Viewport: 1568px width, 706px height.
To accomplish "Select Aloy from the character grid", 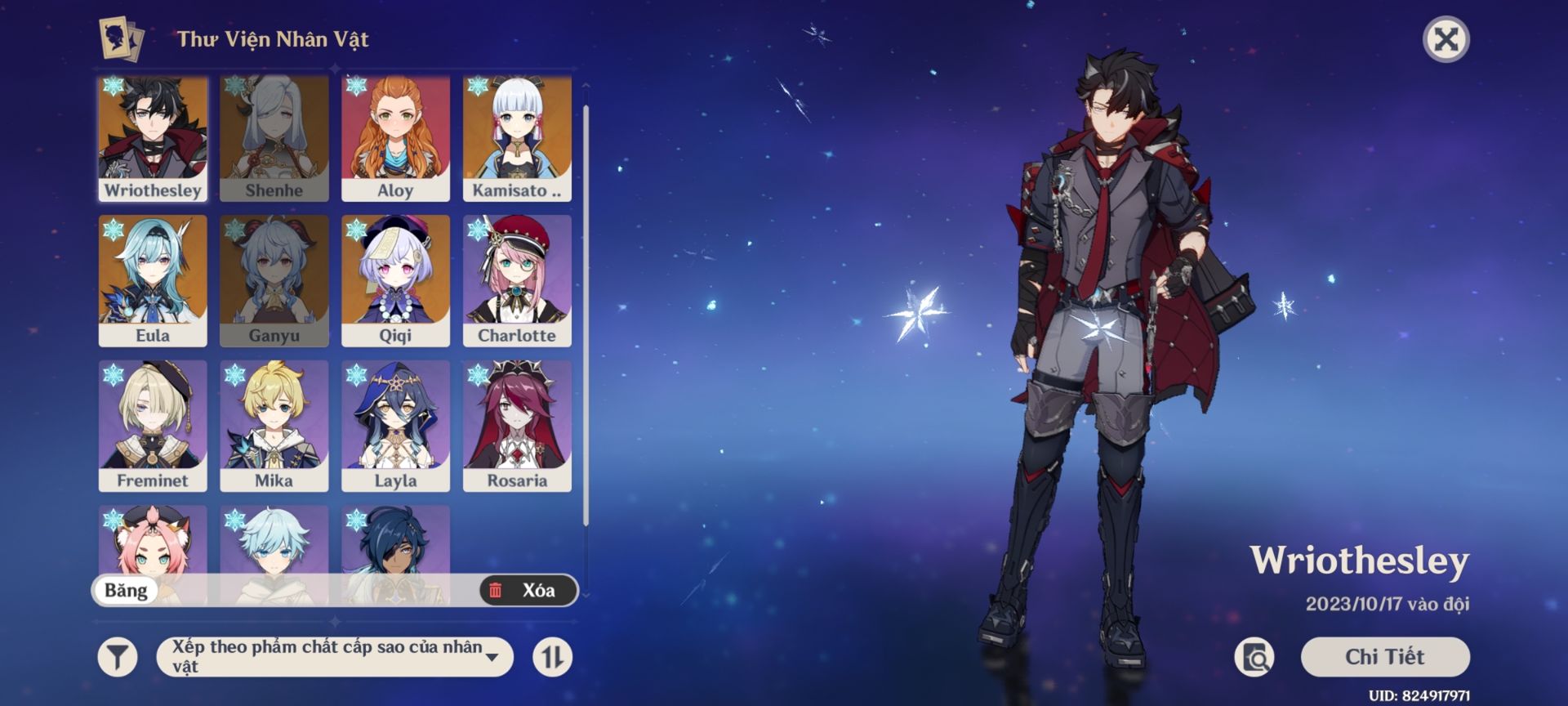I will (395, 138).
